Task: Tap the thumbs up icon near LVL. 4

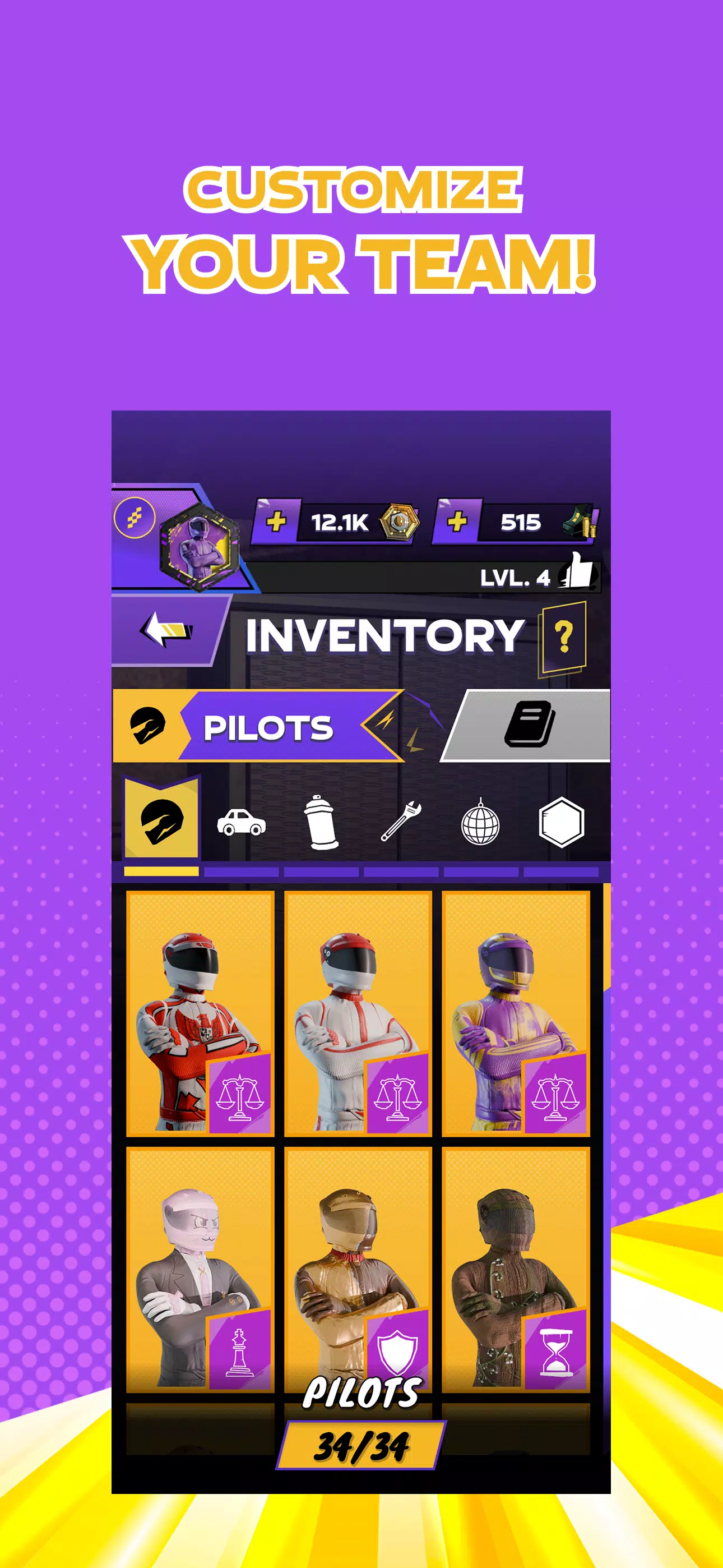Action: pyautogui.click(x=580, y=571)
